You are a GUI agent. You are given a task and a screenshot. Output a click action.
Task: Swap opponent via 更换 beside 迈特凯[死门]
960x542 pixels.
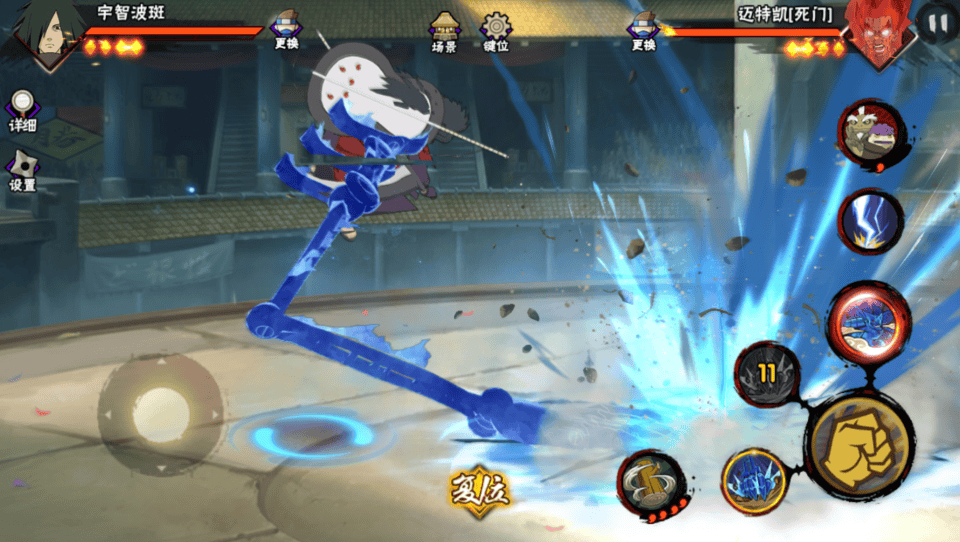(643, 30)
